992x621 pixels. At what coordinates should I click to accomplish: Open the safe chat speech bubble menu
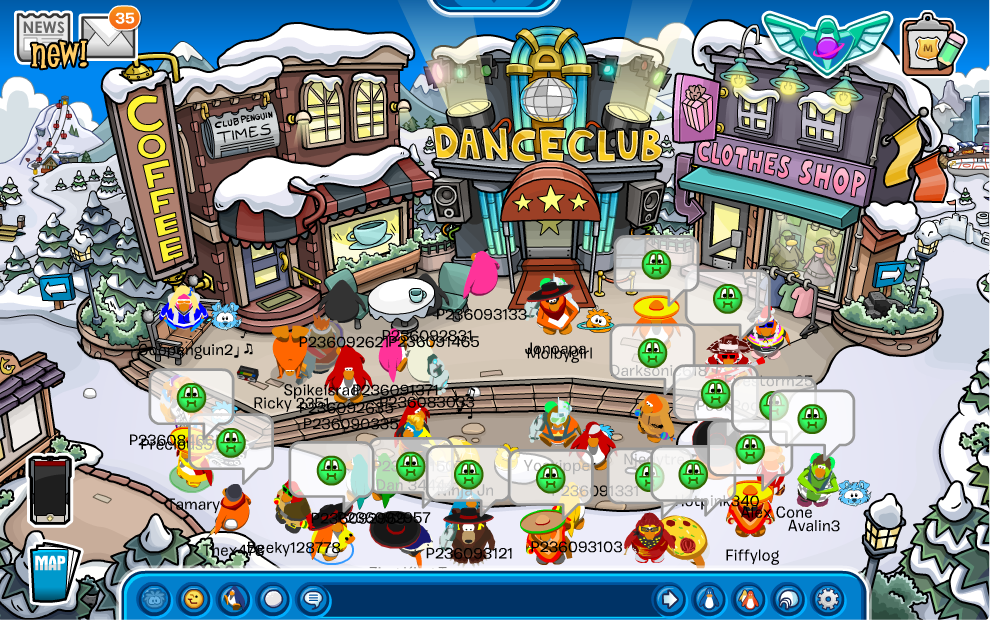click(312, 599)
